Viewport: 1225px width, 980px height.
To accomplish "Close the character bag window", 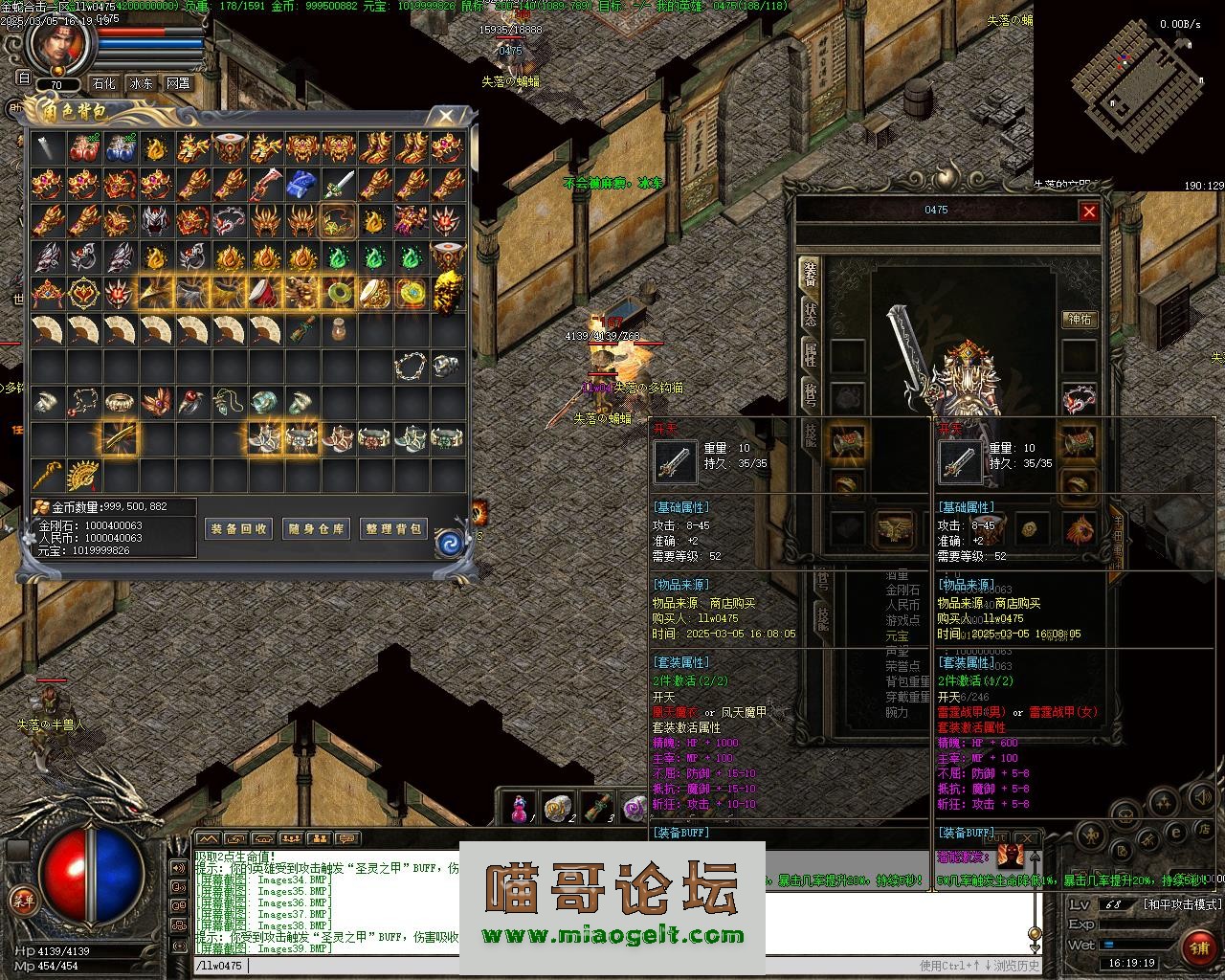I will click(446, 117).
